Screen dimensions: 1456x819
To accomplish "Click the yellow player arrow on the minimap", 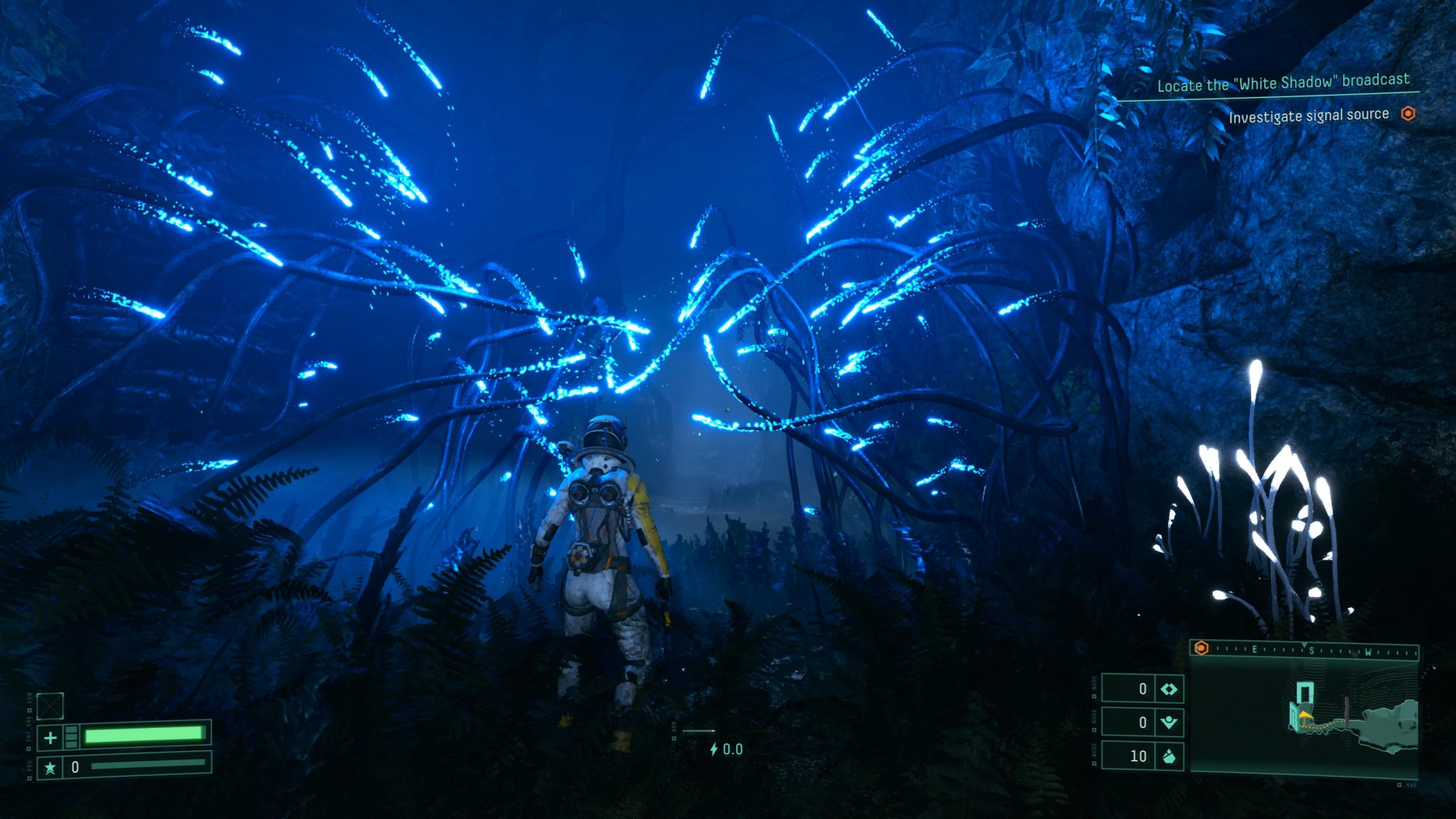I will pyautogui.click(x=1304, y=716).
